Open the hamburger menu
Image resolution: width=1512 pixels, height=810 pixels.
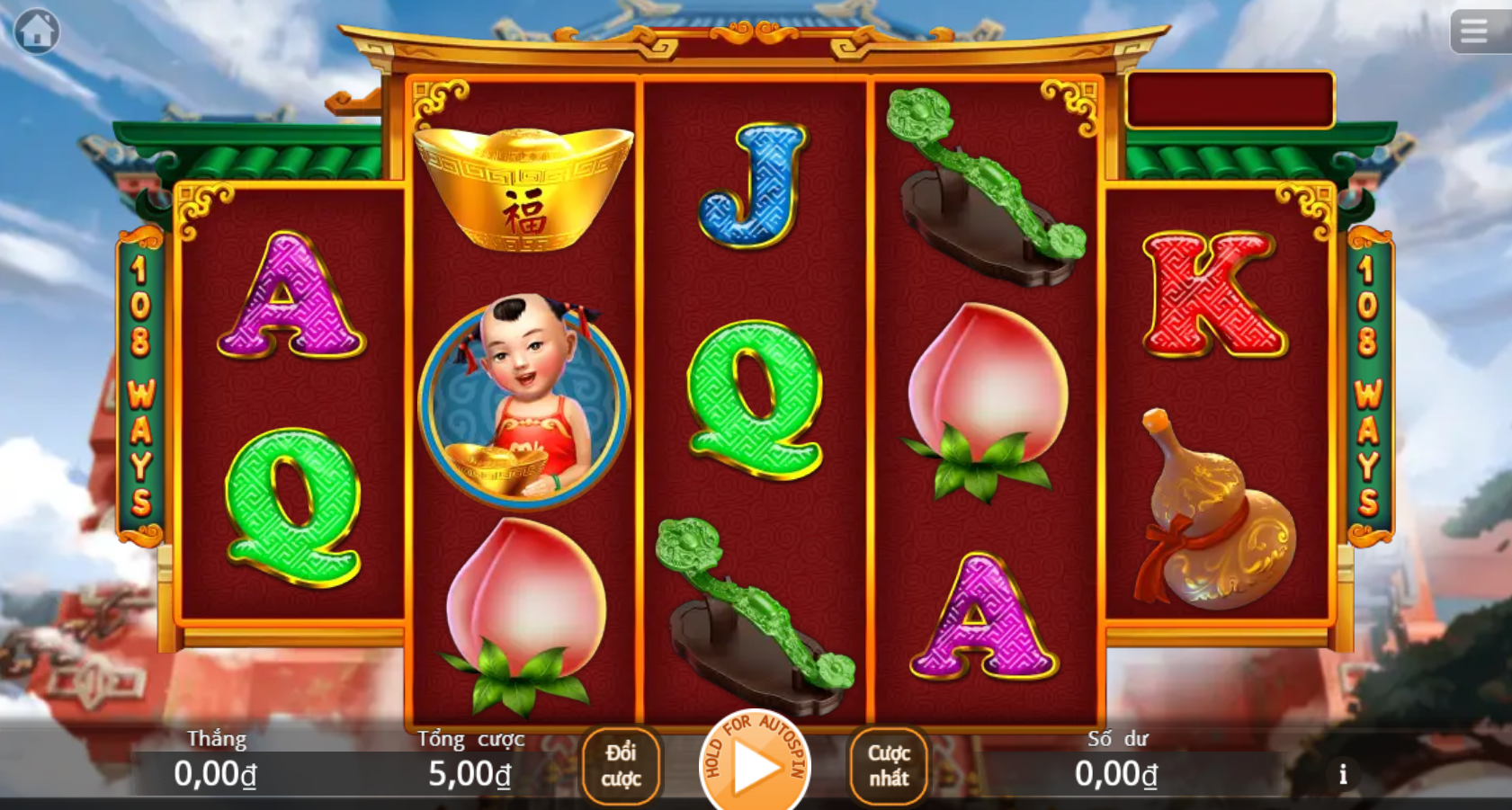point(1473,31)
